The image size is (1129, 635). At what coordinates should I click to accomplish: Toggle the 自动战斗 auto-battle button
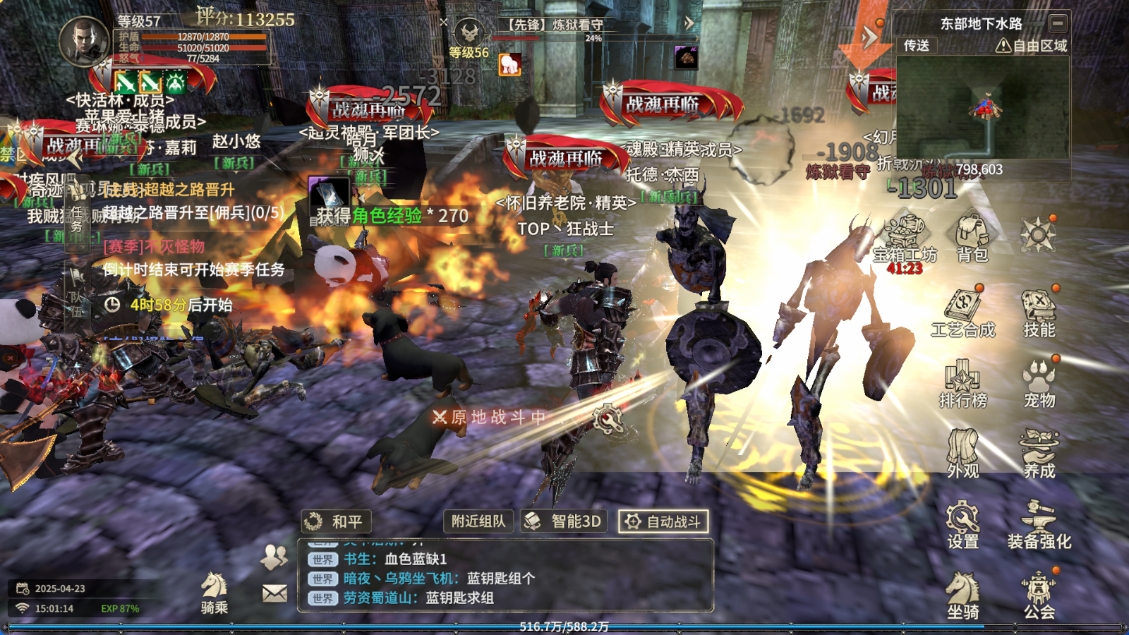point(664,521)
